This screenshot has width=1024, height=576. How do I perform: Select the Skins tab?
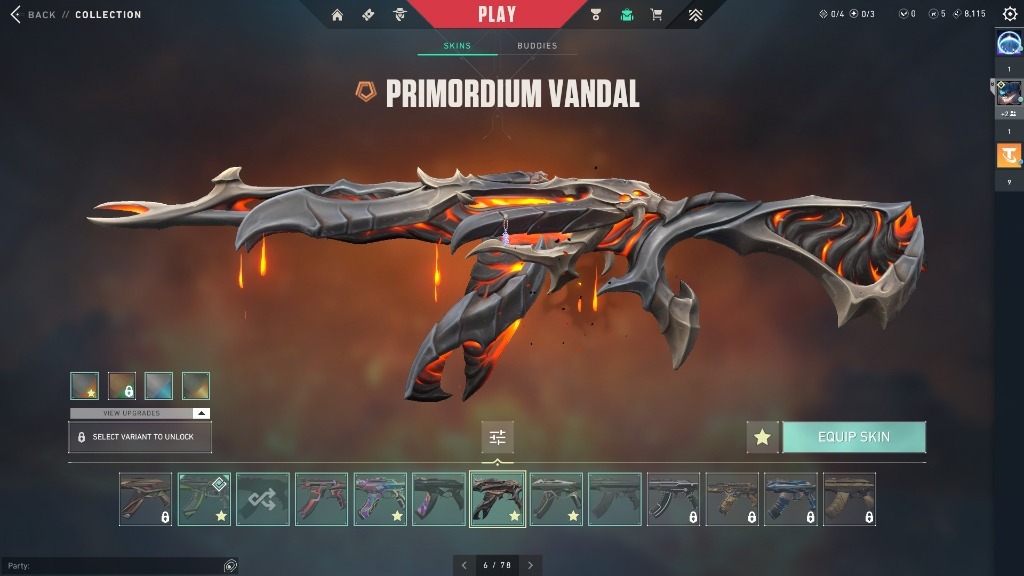point(457,46)
